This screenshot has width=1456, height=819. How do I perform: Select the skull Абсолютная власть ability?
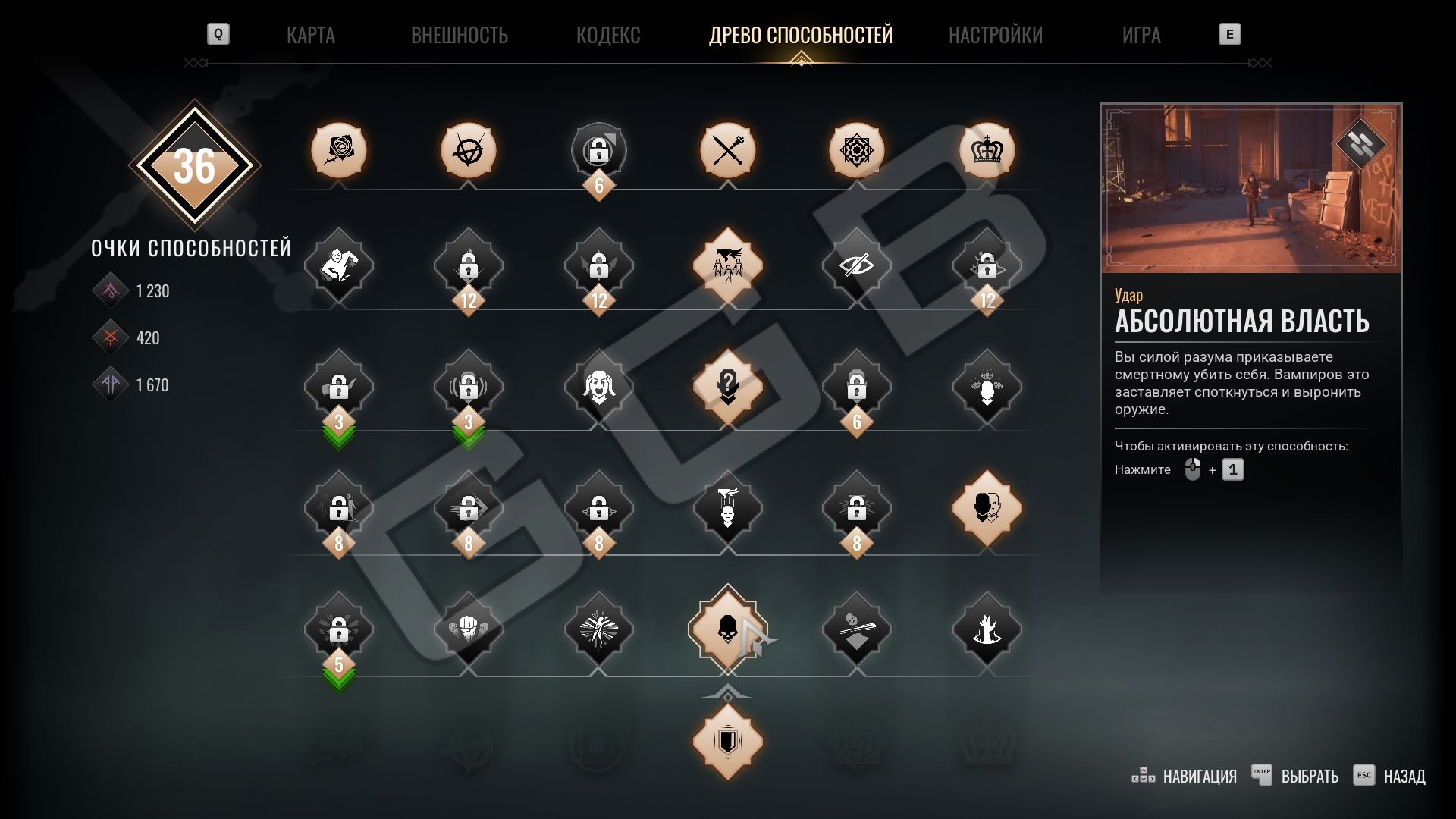(727, 629)
